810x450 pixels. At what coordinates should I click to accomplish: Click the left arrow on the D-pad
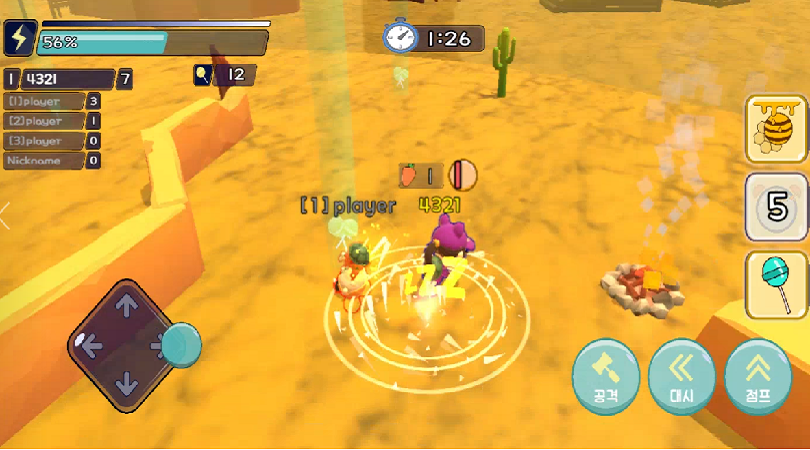click(90, 346)
